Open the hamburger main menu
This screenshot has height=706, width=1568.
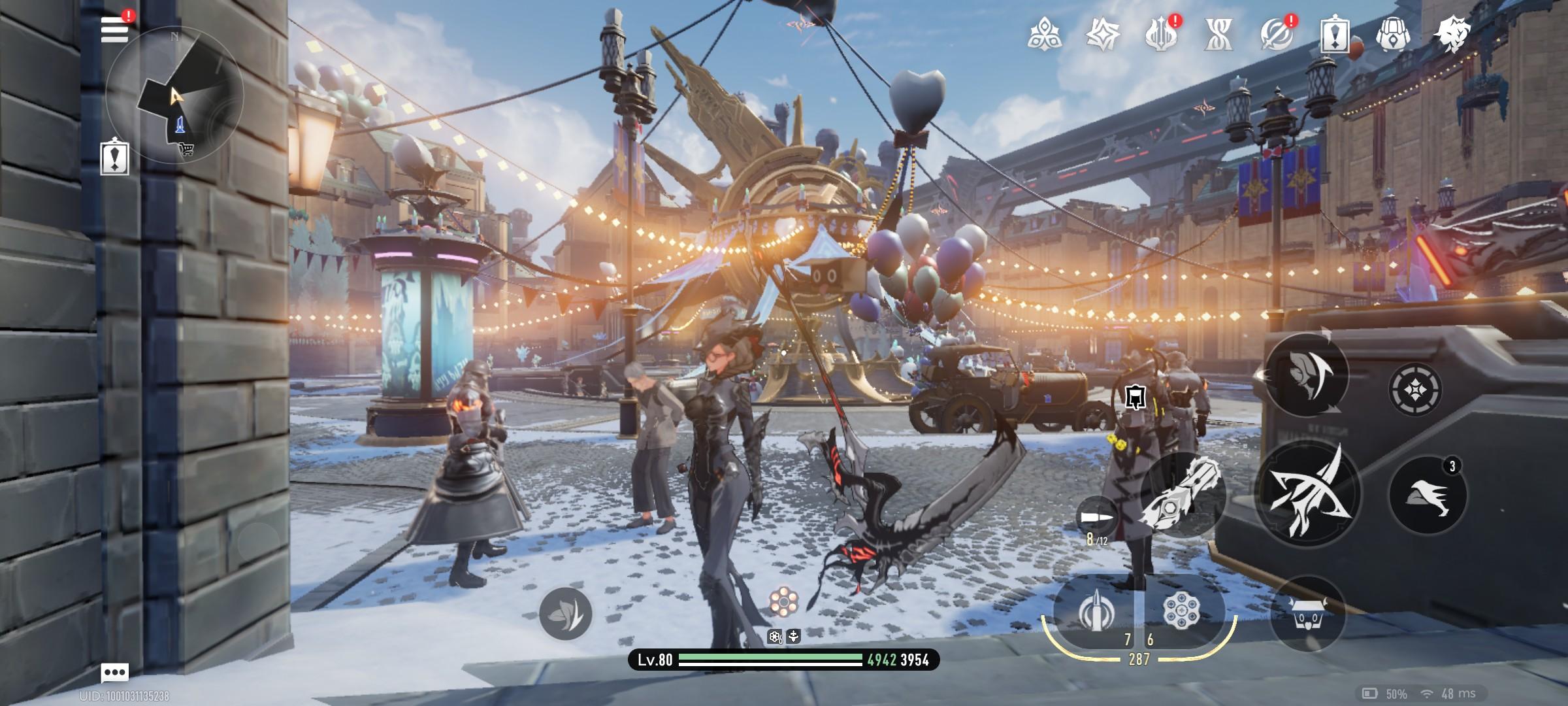coord(115,29)
